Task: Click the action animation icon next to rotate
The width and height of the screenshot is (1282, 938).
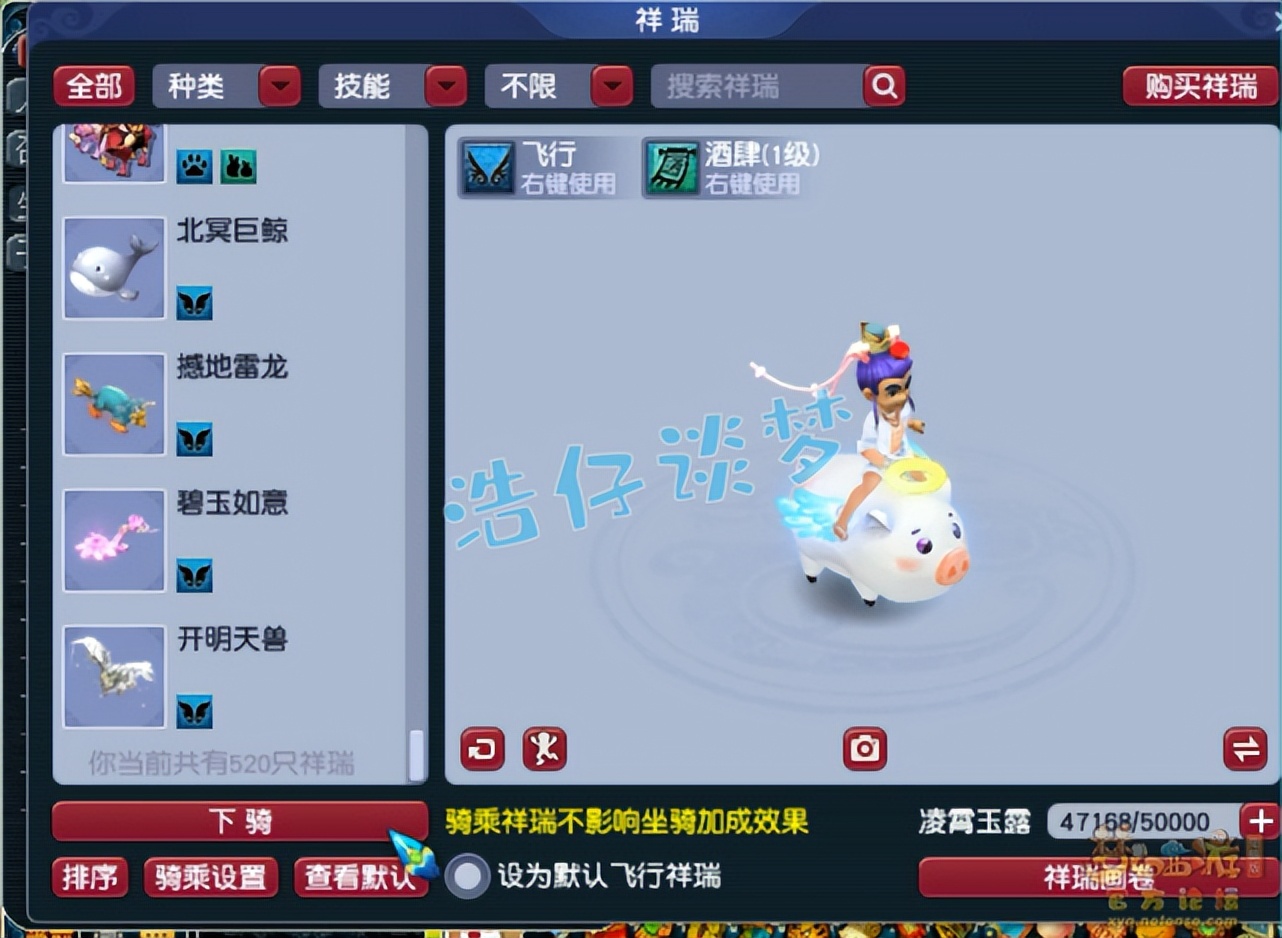Action: click(543, 748)
